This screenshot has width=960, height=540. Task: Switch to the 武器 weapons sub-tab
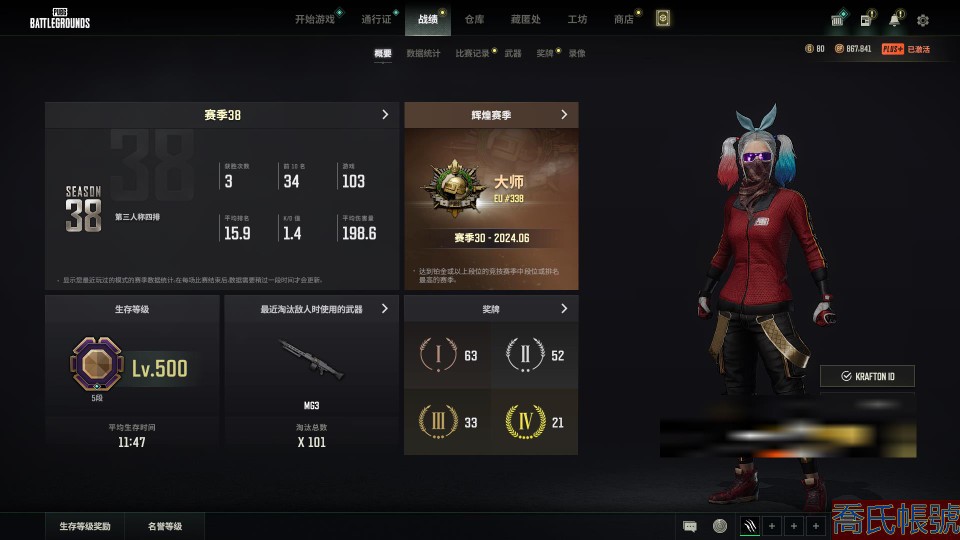point(513,53)
